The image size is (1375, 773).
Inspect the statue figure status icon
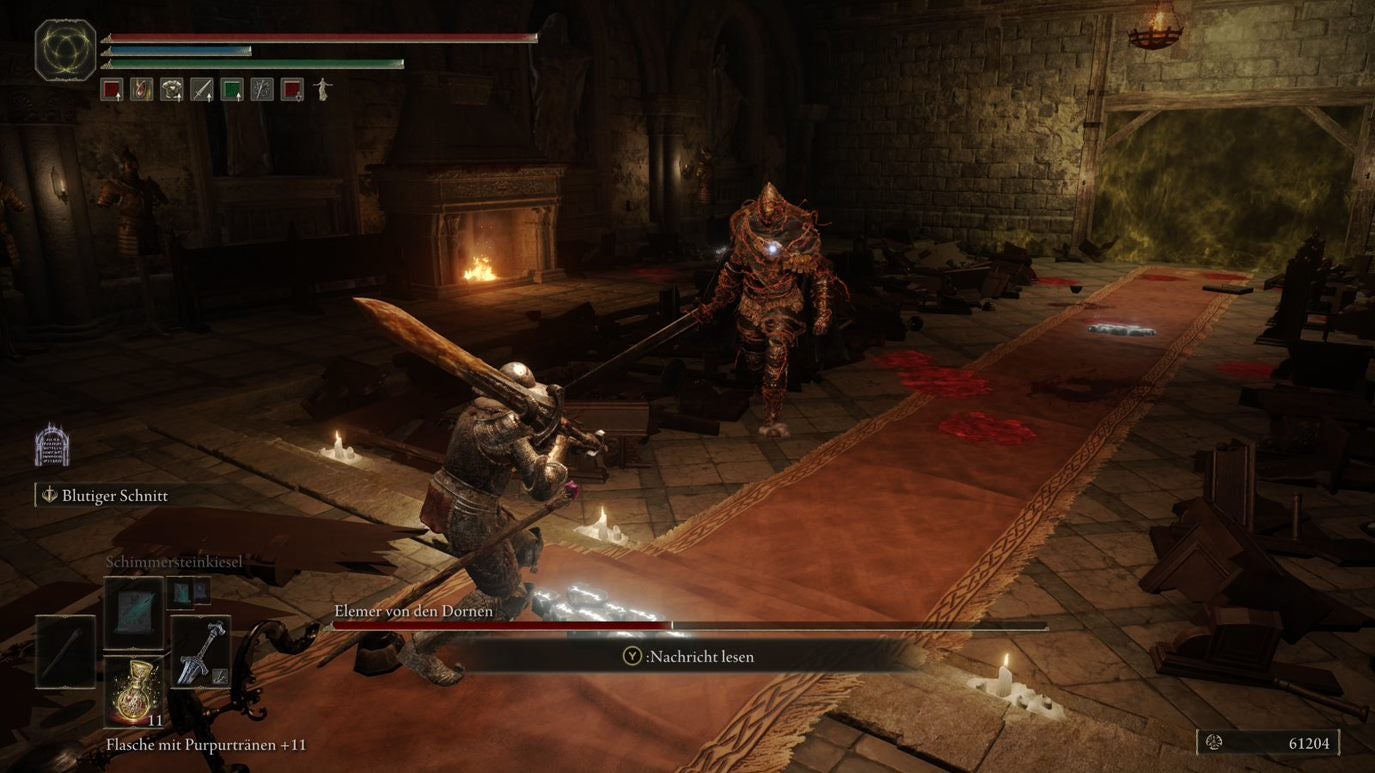pyautogui.click(x=322, y=90)
